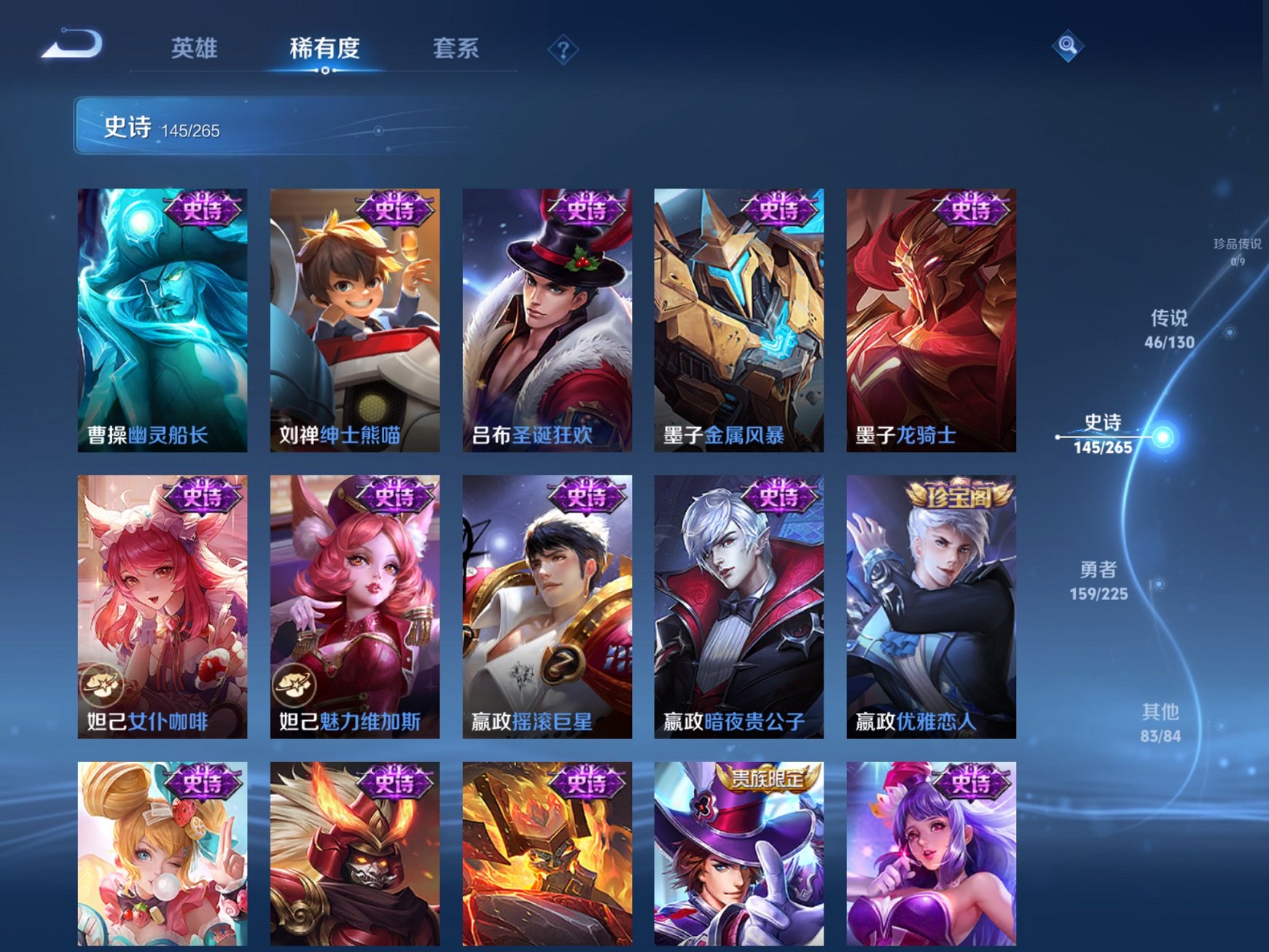Screen dimensions: 1269x952
Task: Click the fragment icon on 妲己魅力维加斯 card
Action: pyautogui.click(x=295, y=686)
